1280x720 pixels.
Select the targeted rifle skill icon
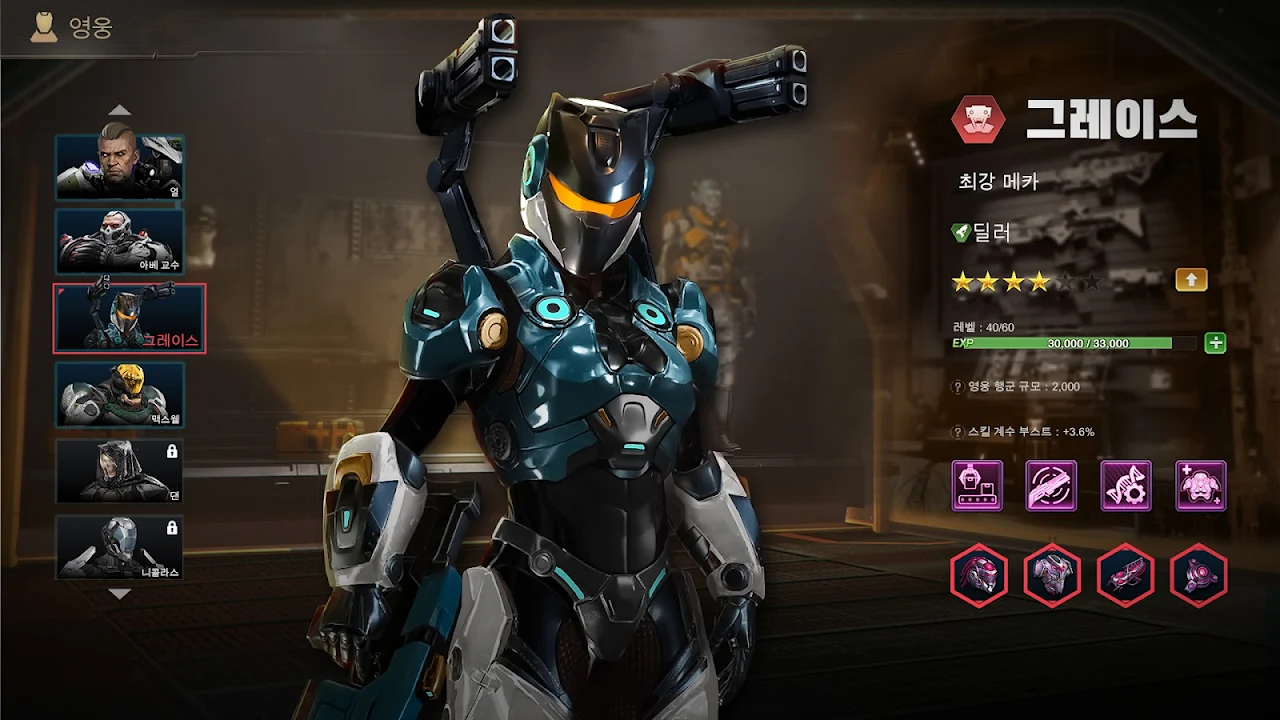click(x=1051, y=486)
